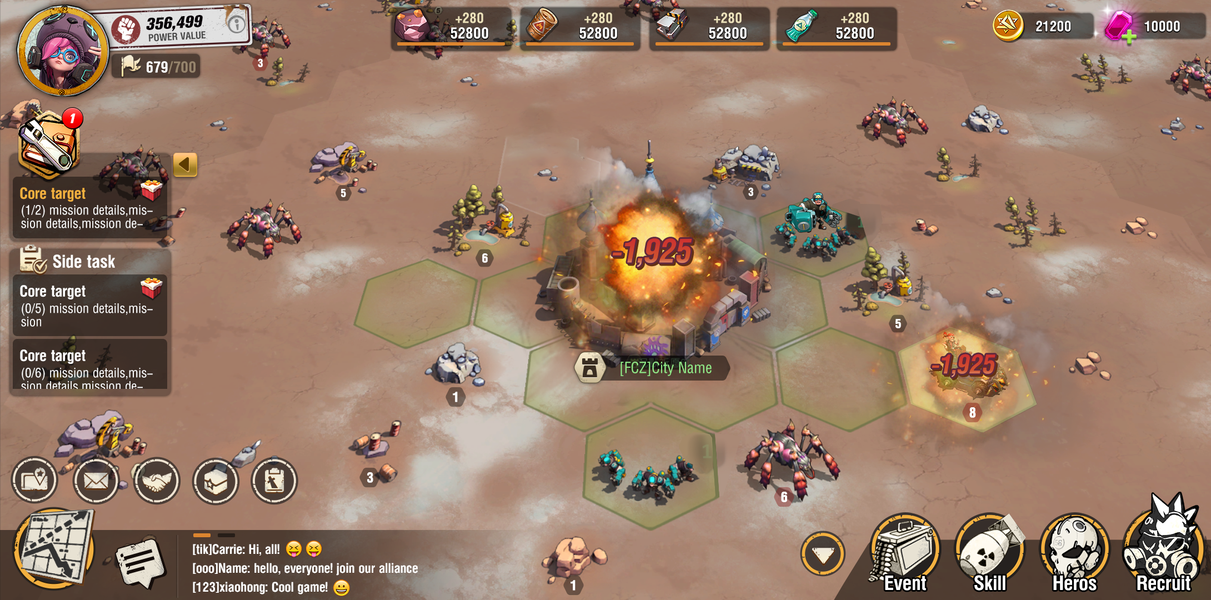
Task: Collapse the mission panel with the arrow
Action: click(185, 165)
